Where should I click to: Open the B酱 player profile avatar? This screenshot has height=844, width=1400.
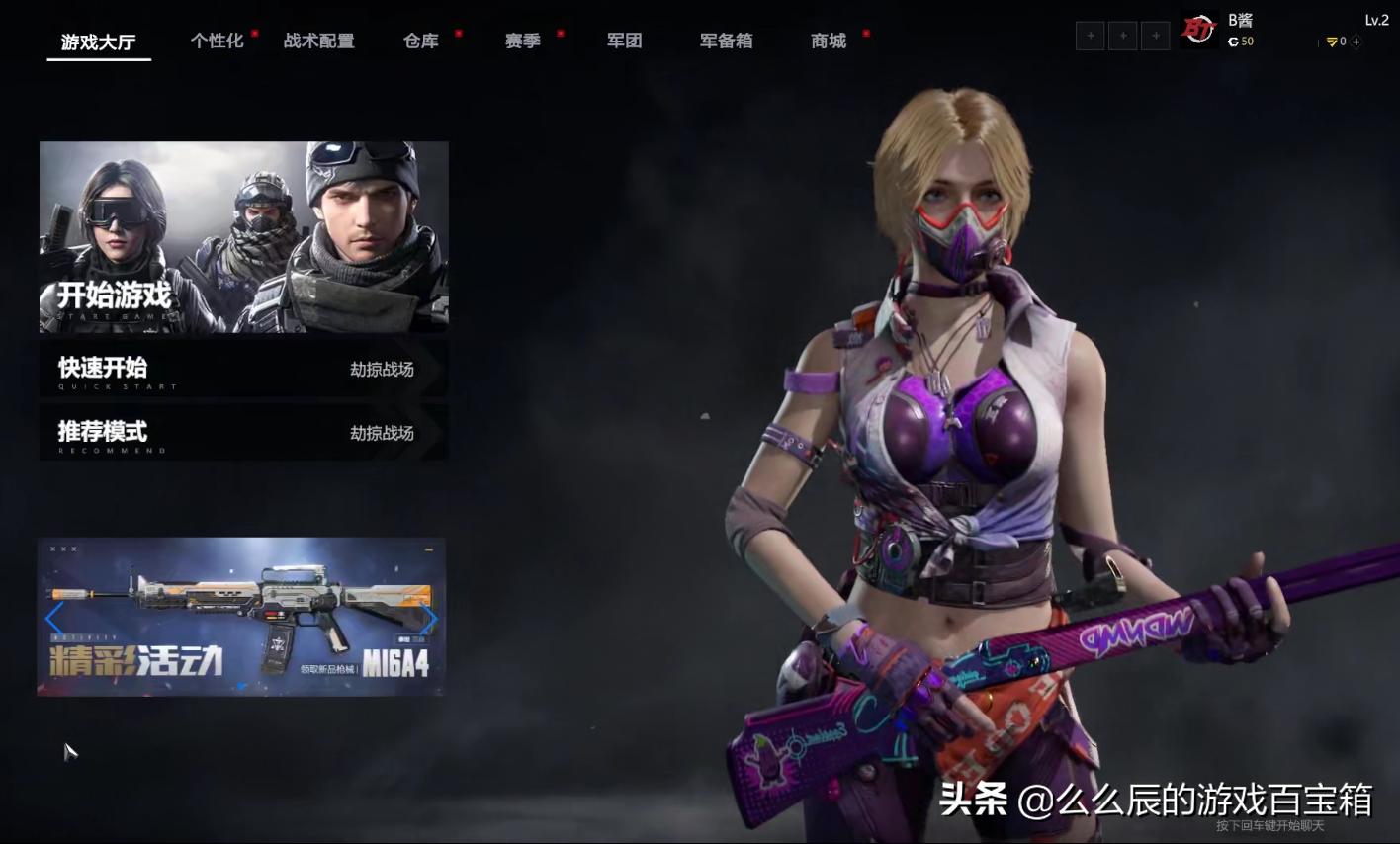click(1198, 31)
